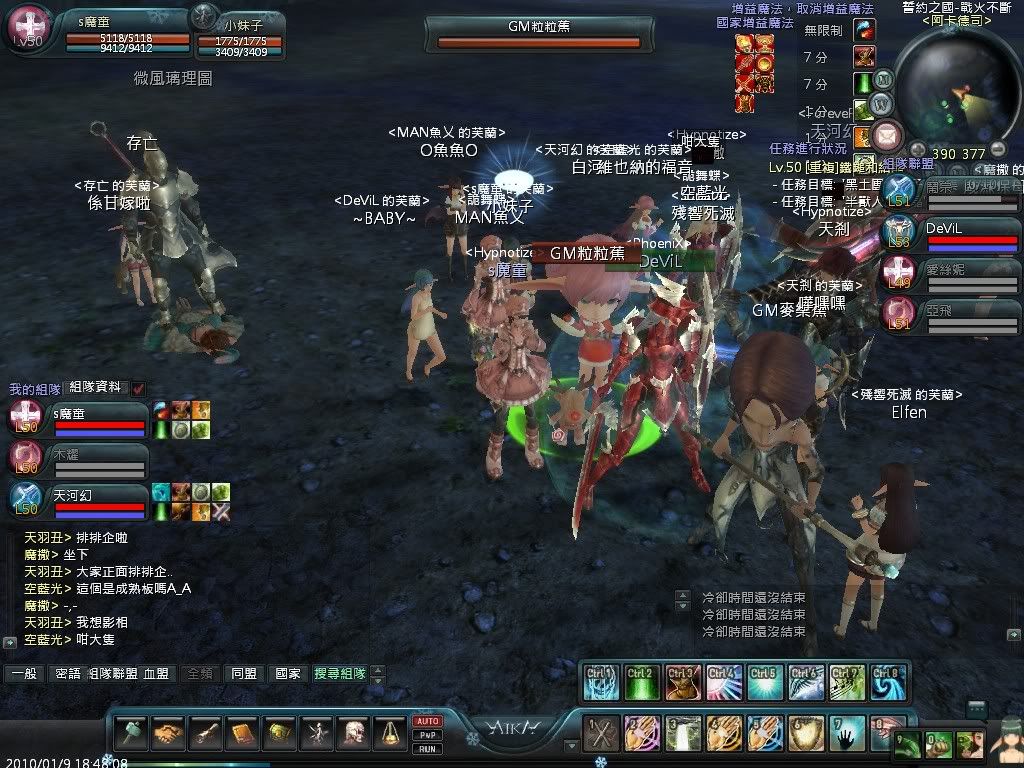This screenshot has height=768, width=1024.
Task: Toggle the PvP mode button
Action: pyautogui.click(x=428, y=735)
